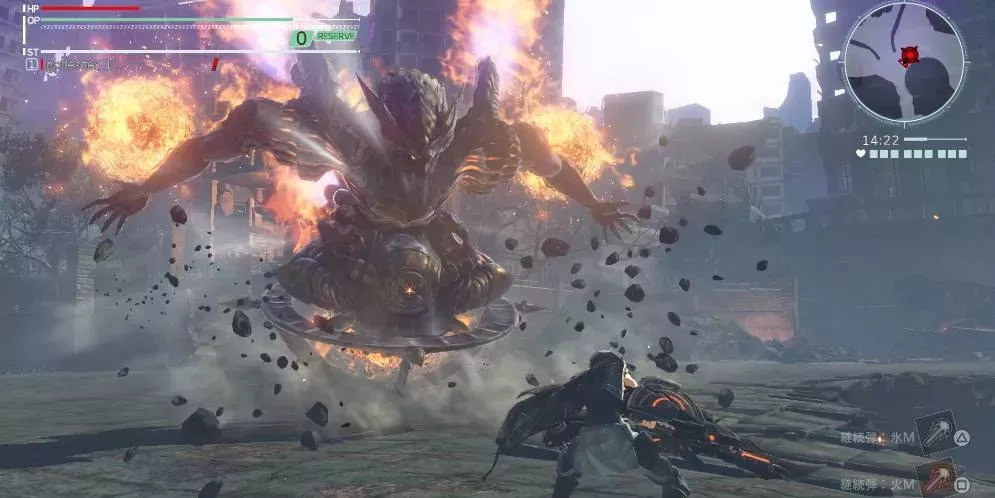This screenshot has width=995, height=498.
Task: Click the red enemy marker on the minimap
Action: click(909, 56)
